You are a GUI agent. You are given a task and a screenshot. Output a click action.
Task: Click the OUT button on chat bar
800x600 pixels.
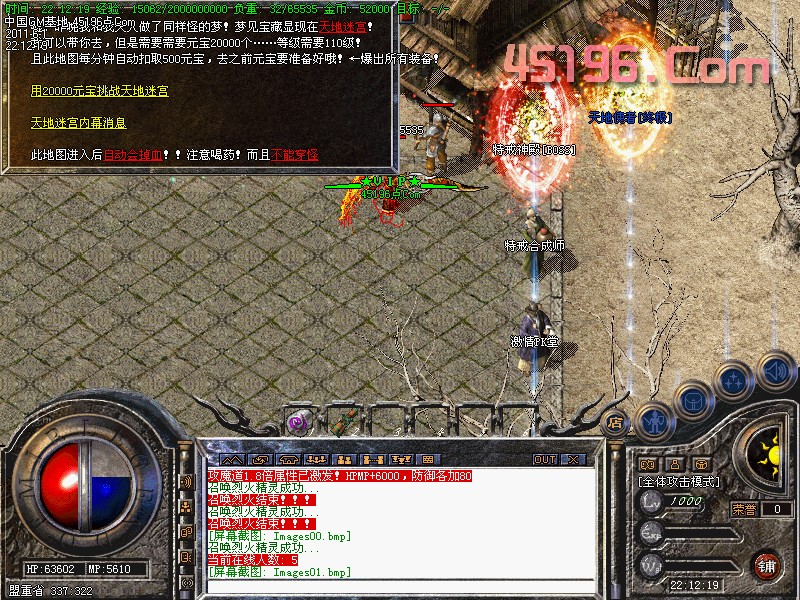point(544,460)
